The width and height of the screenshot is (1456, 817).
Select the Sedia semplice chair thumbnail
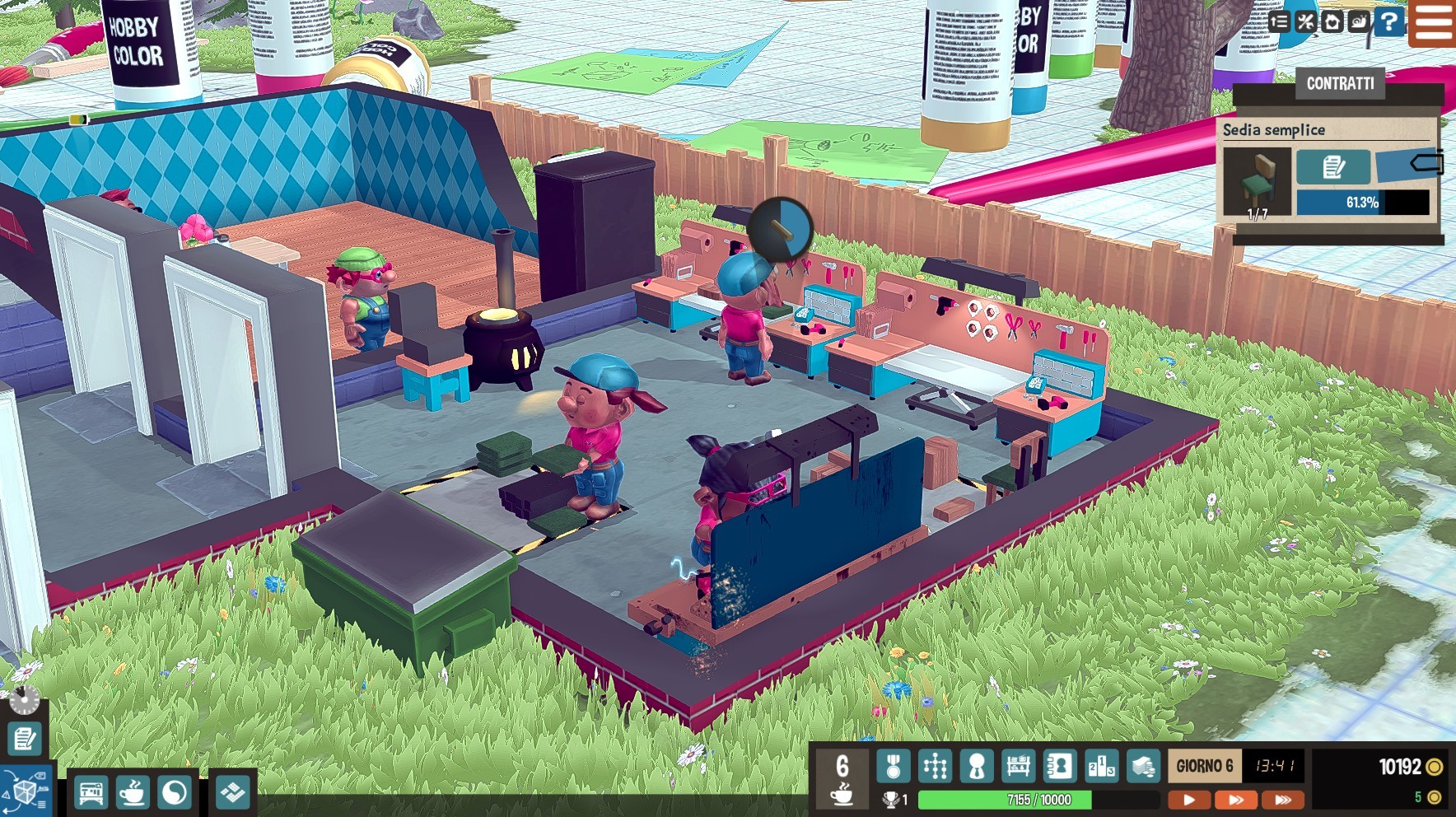tap(1257, 181)
